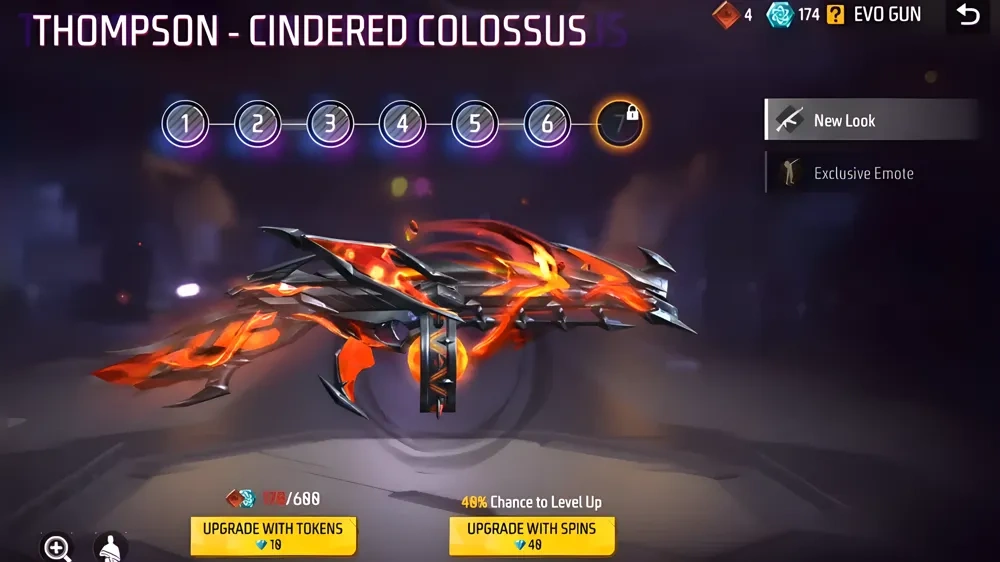Show level 6 node
This screenshot has height=562, width=1000.
[547, 125]
